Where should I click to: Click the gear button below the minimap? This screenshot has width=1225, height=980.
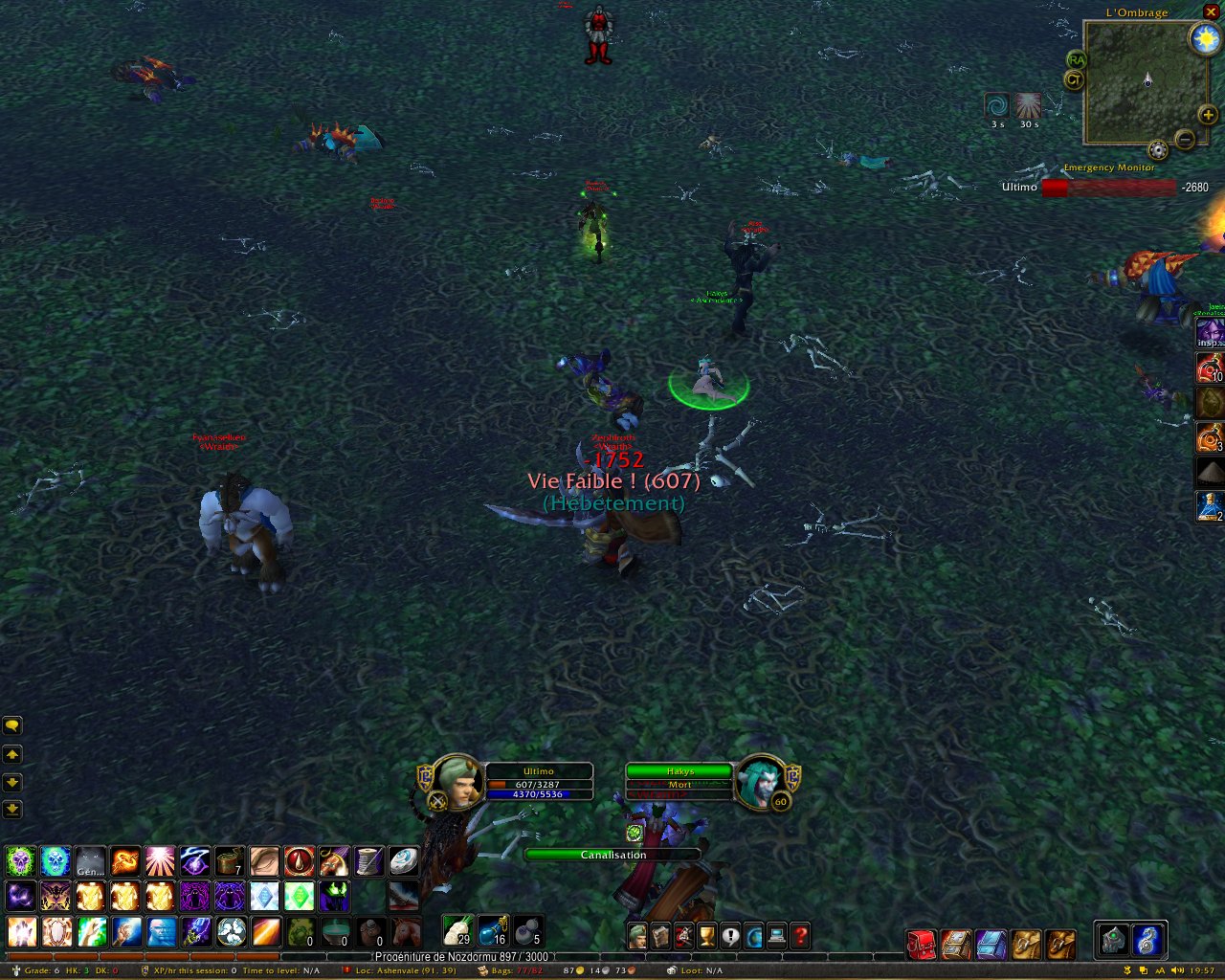(1158, 150)
